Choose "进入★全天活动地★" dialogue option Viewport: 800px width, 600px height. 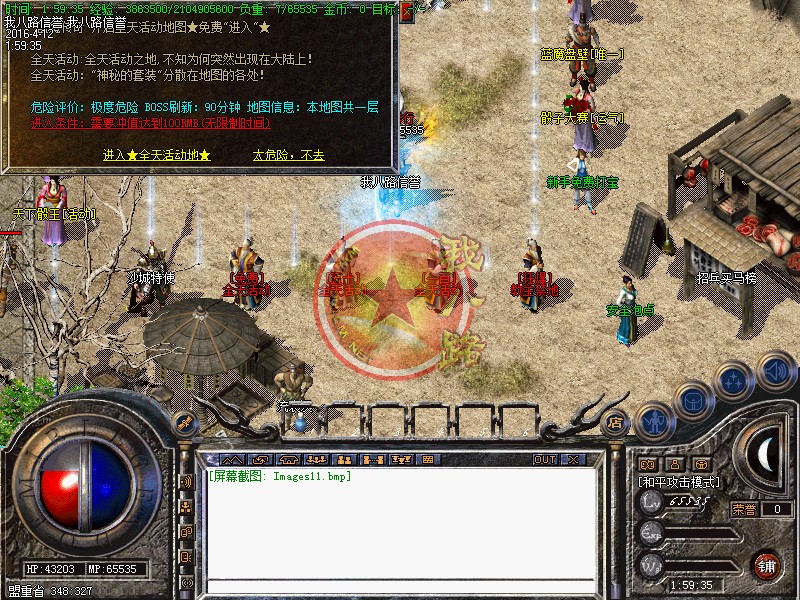tap(156, 155)
